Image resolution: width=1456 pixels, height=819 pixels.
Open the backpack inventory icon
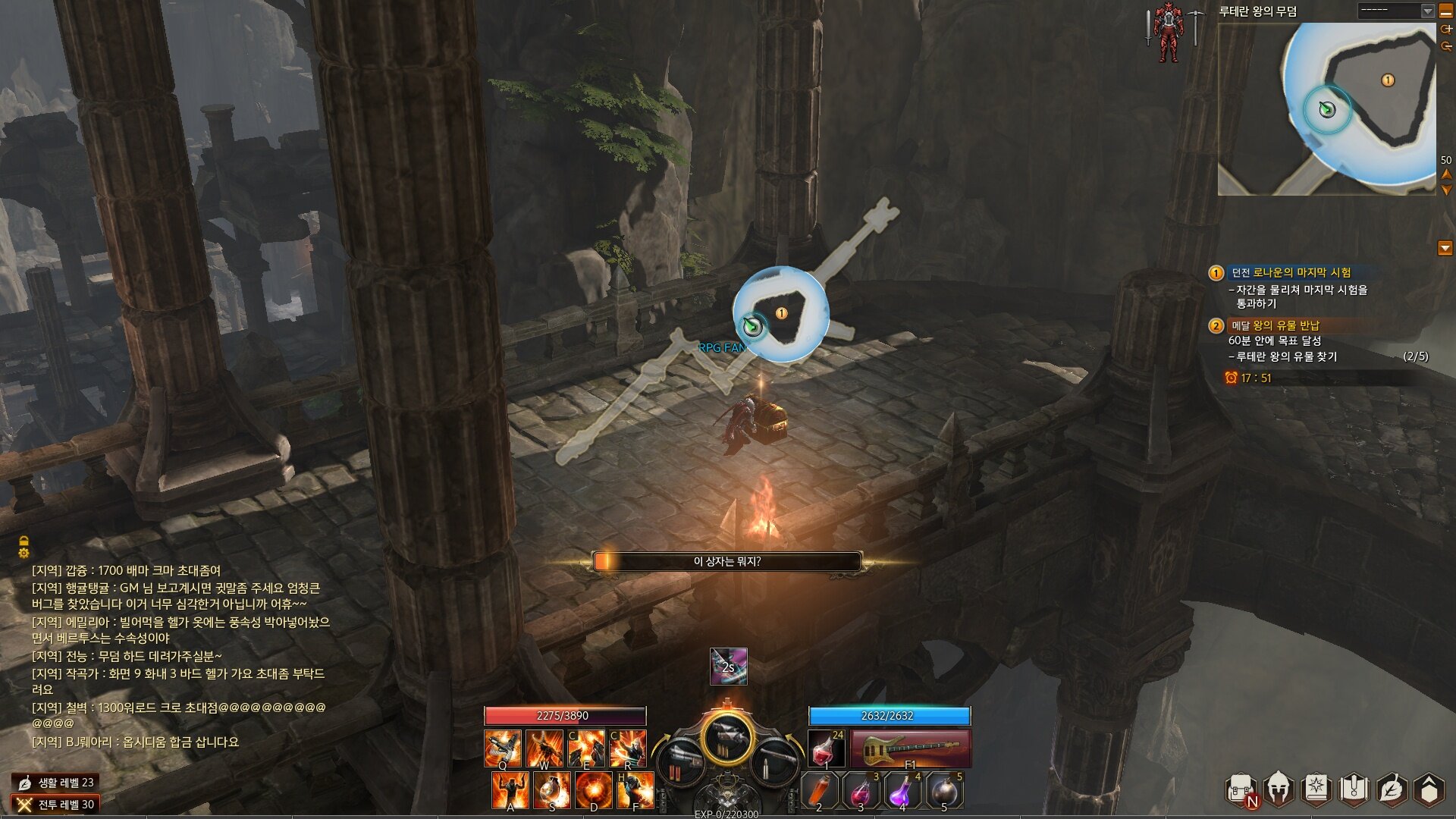tap(1240, 790)
